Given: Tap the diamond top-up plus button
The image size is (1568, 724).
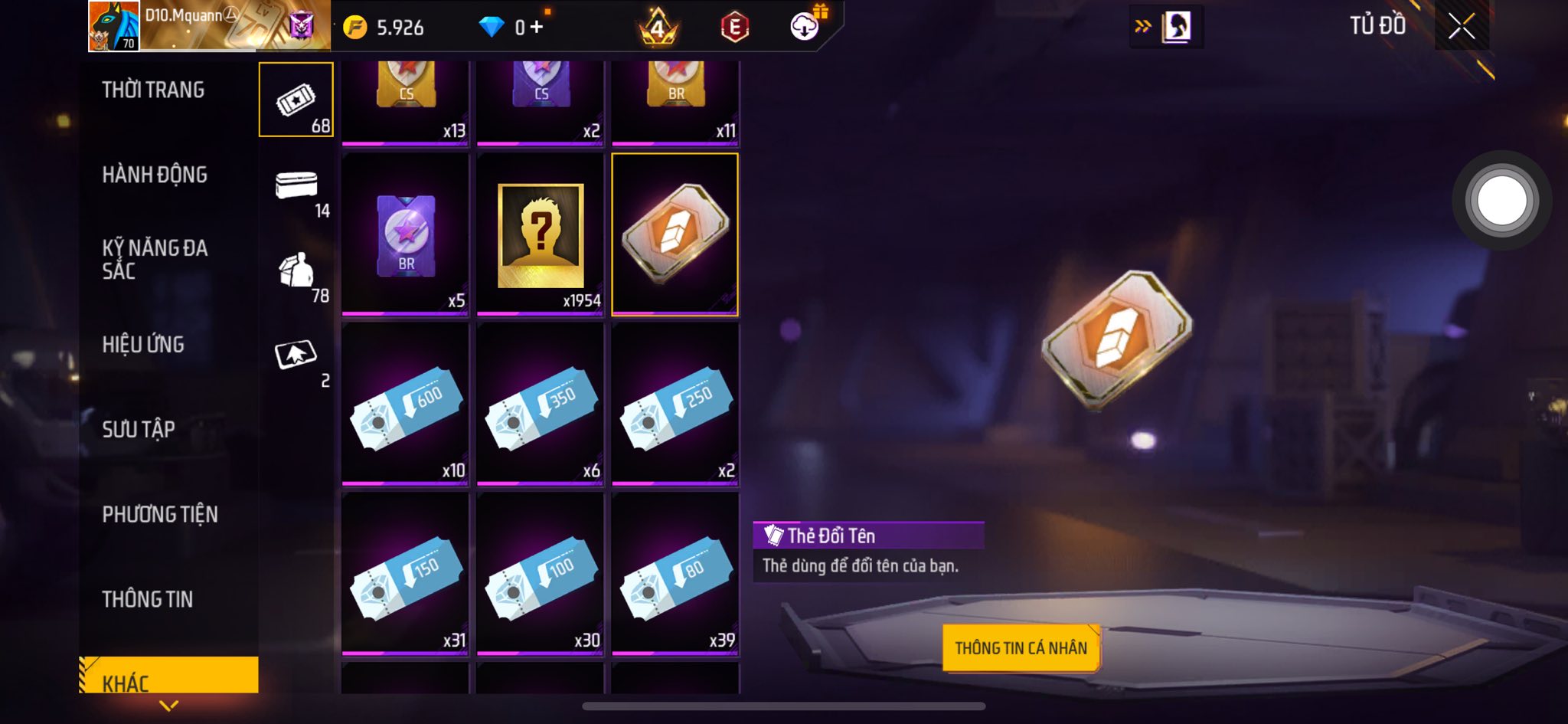Looking at the screenshot, I should tap(537, 28).
